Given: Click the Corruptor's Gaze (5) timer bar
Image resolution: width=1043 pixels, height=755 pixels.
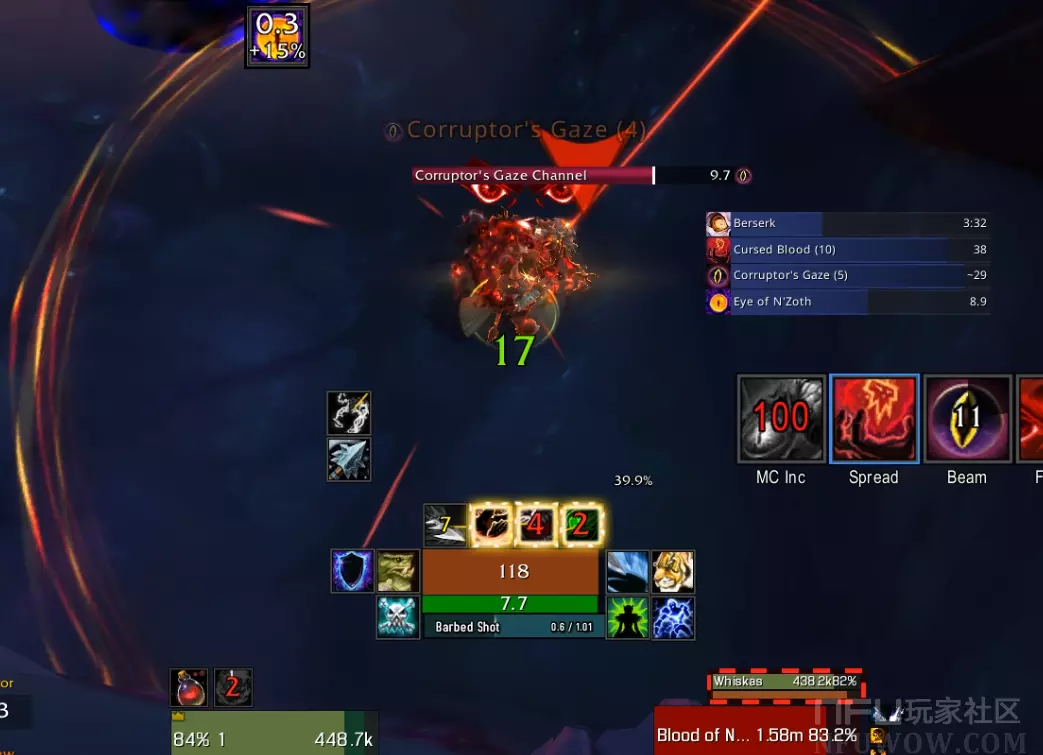Looking at the screenshot, I should pyautogui.click(x=847, y=275).
